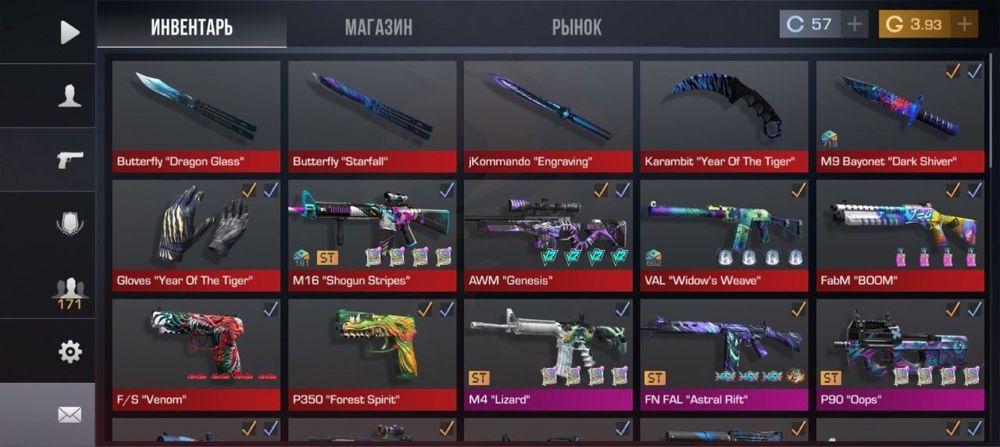Open the mail envelope inbox
This screenshot has width=1000, height=447.
[69, 414]
